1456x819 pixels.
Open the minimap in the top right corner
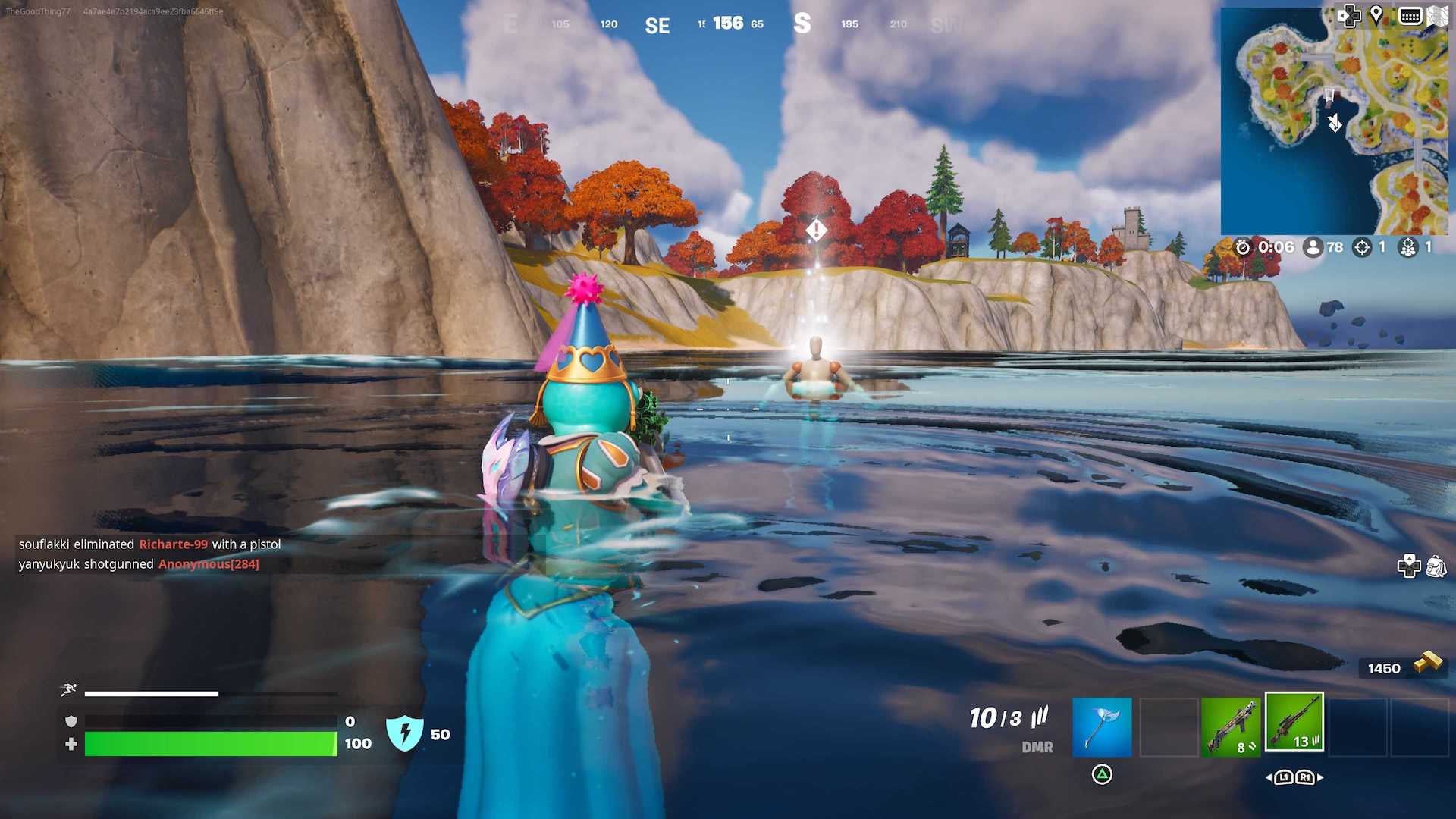point(1336,121)
